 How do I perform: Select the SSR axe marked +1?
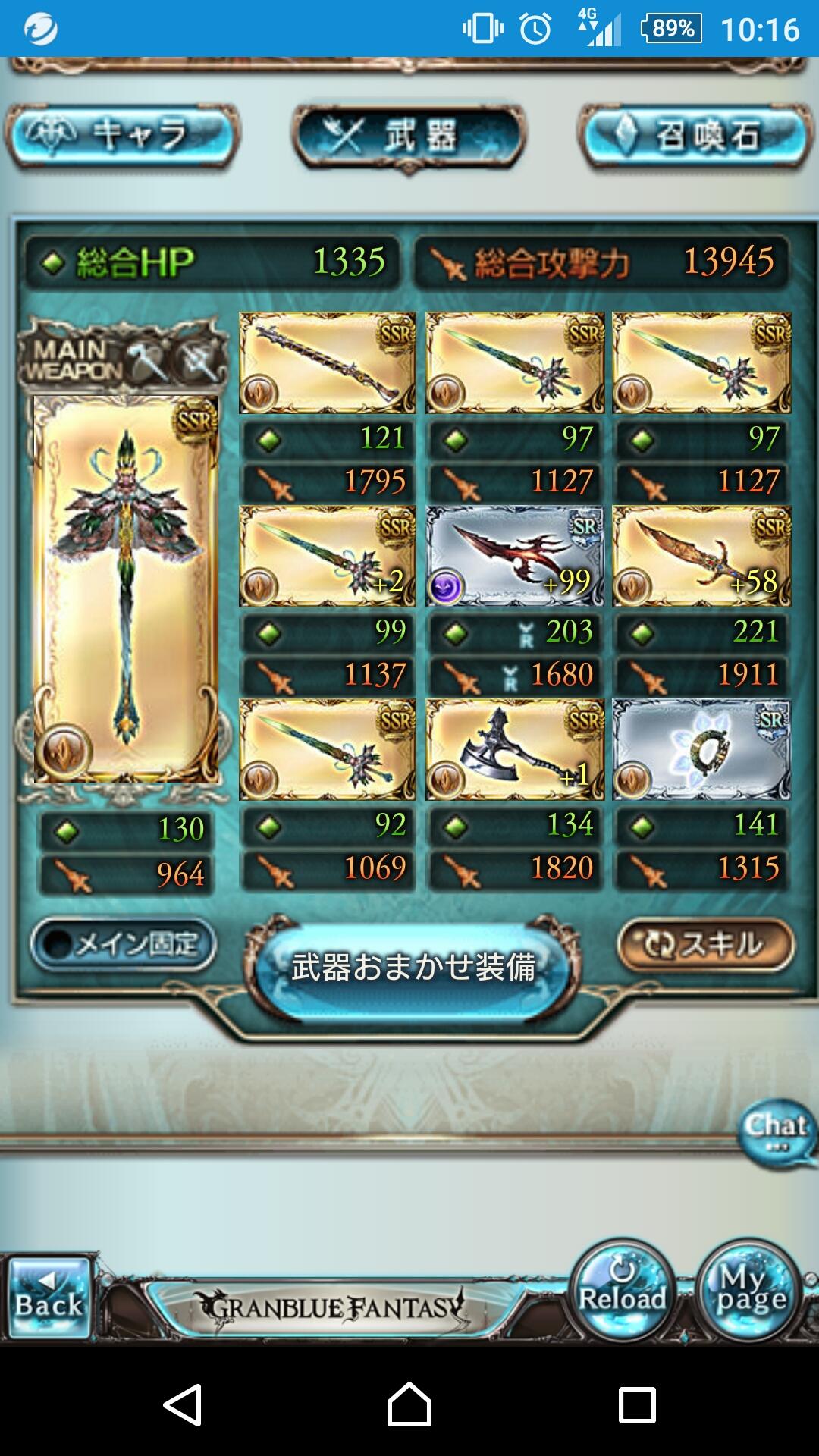pos(514,750)
